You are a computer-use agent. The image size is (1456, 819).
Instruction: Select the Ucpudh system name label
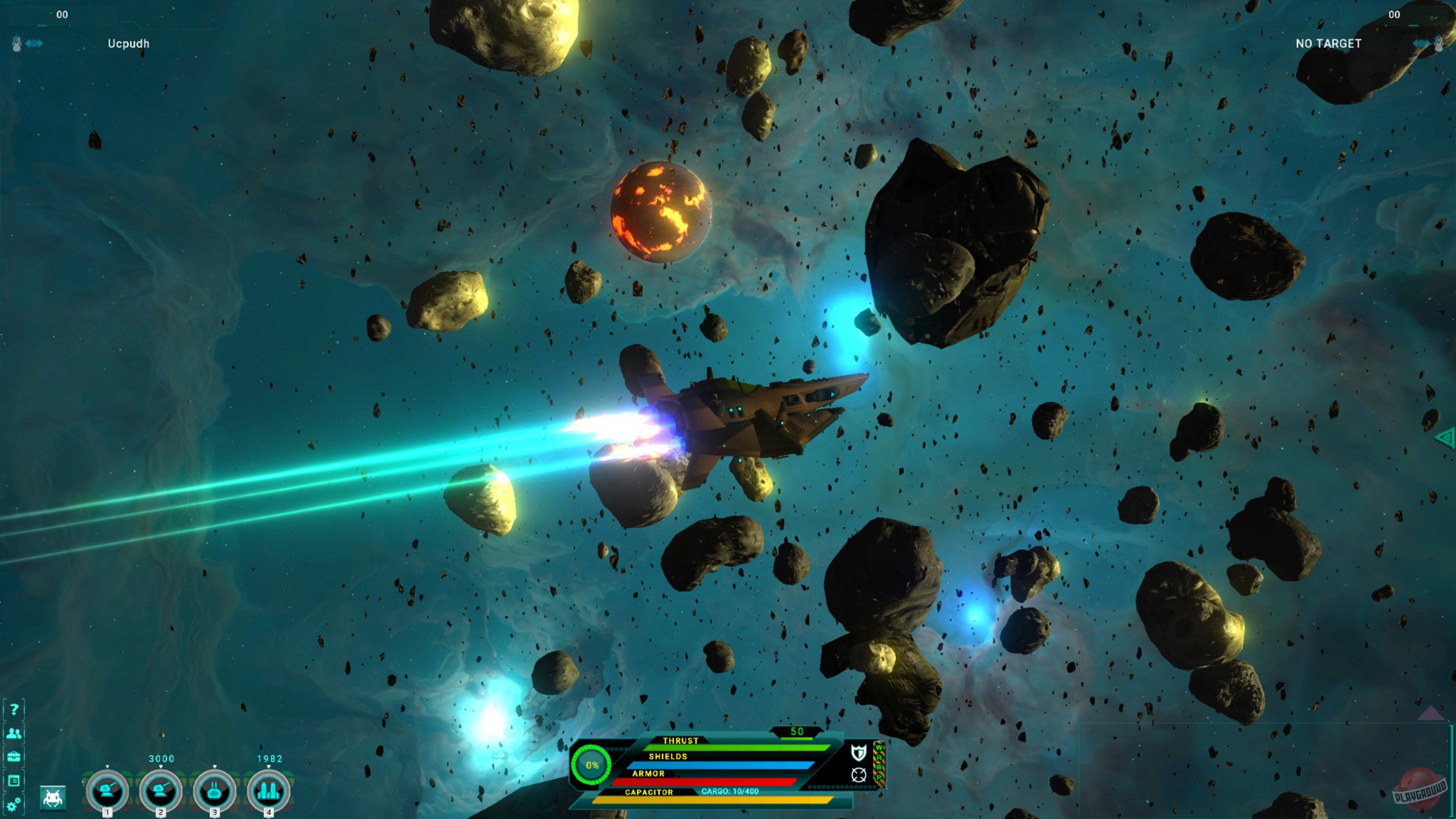coord(129,43)
